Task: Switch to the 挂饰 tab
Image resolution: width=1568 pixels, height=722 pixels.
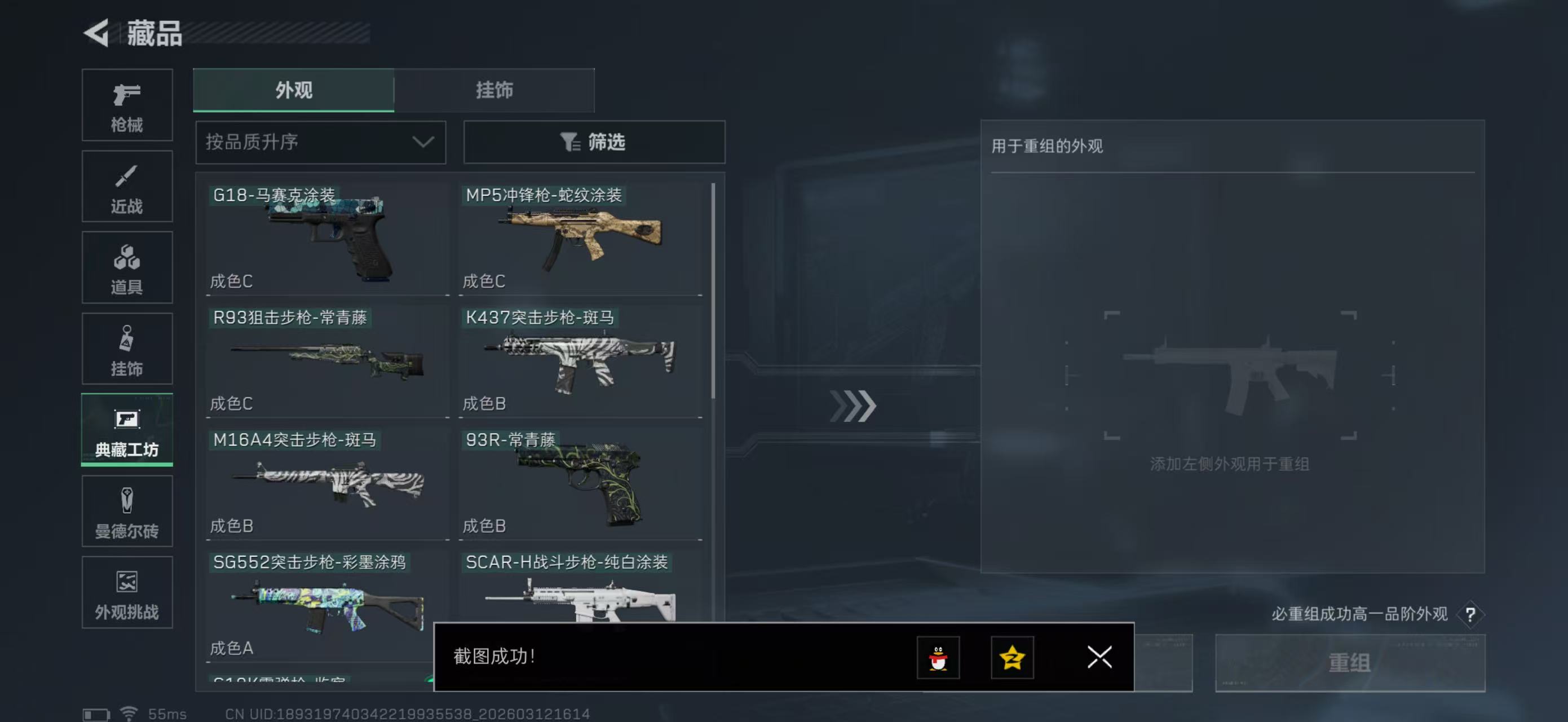Action: tap(494, 90)
